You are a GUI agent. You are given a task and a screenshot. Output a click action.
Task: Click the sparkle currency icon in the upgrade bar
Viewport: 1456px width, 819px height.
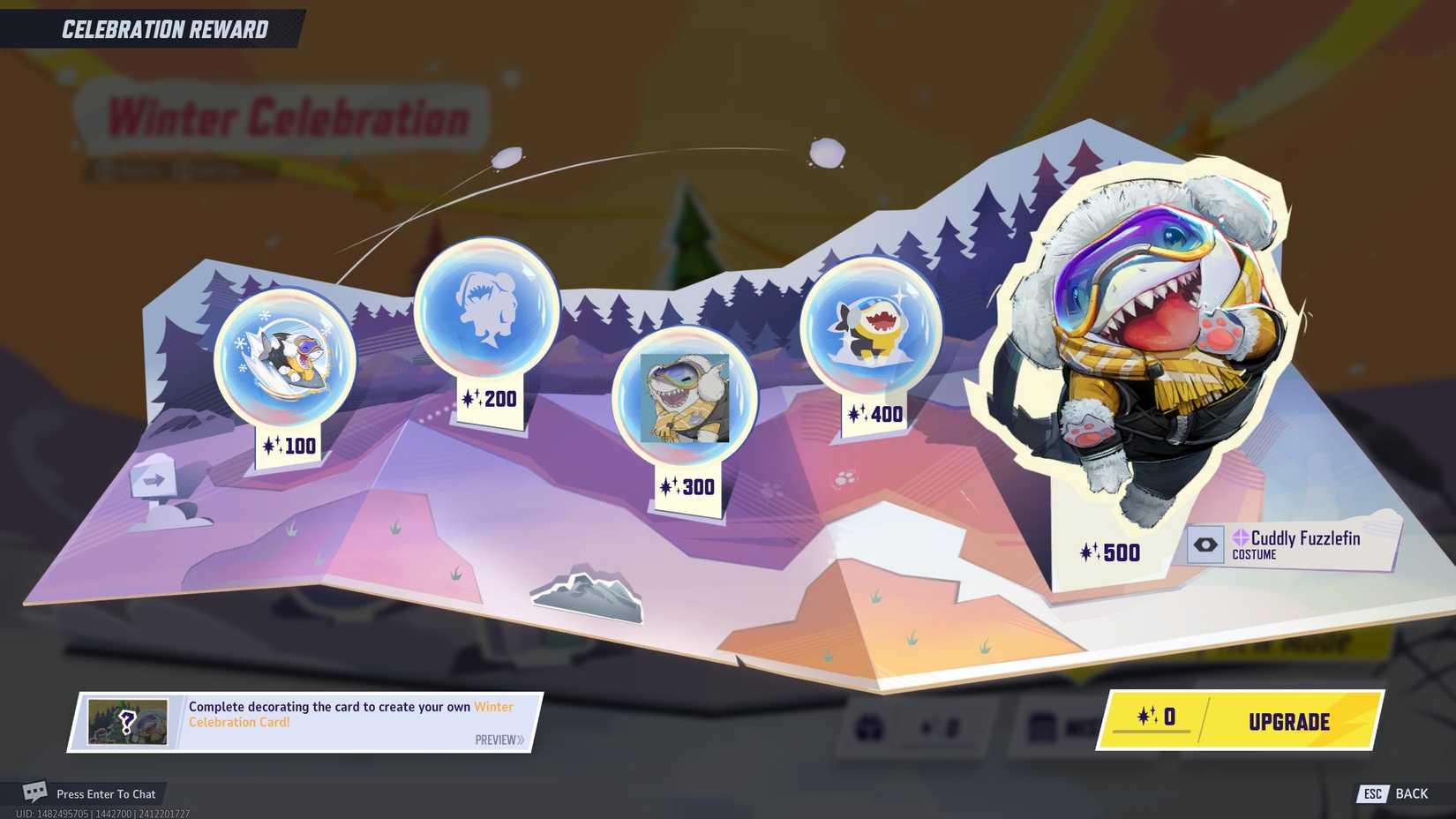point(1145,718)
